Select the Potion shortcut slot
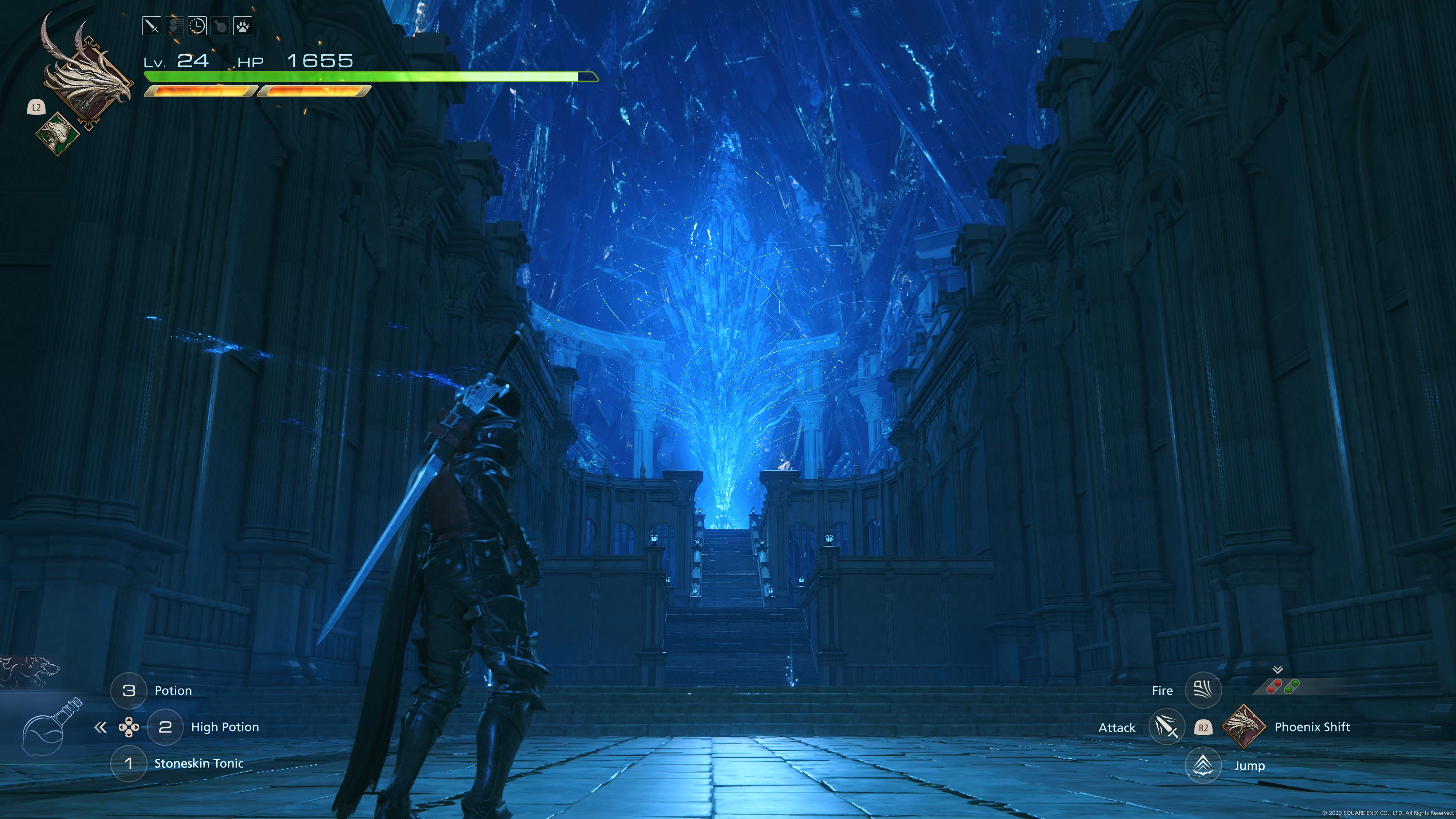The image size is (1456, 819). pos(128,690)
